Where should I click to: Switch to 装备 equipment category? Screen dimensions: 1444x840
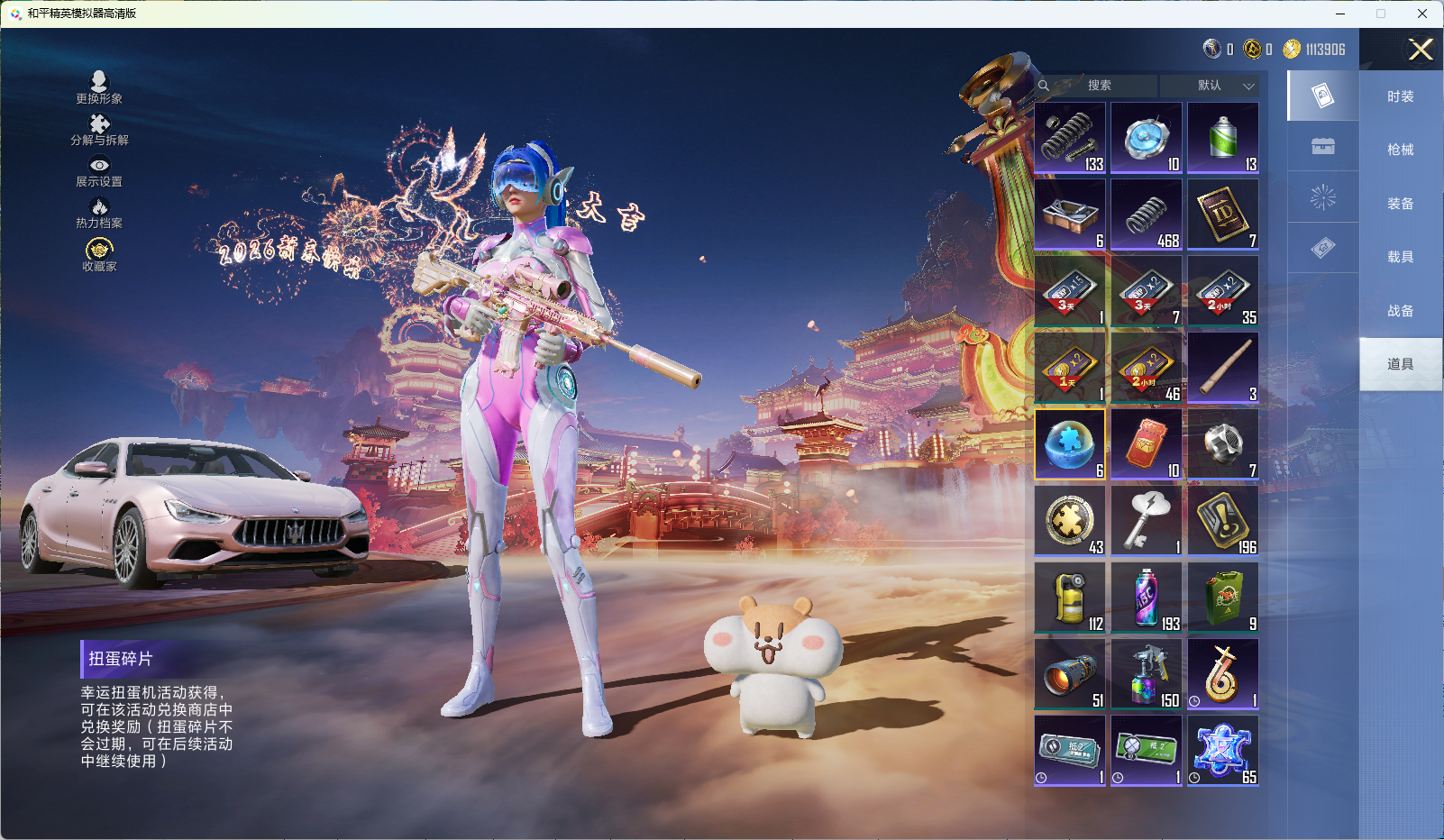pyautogui.click(x=1400, y=204)
